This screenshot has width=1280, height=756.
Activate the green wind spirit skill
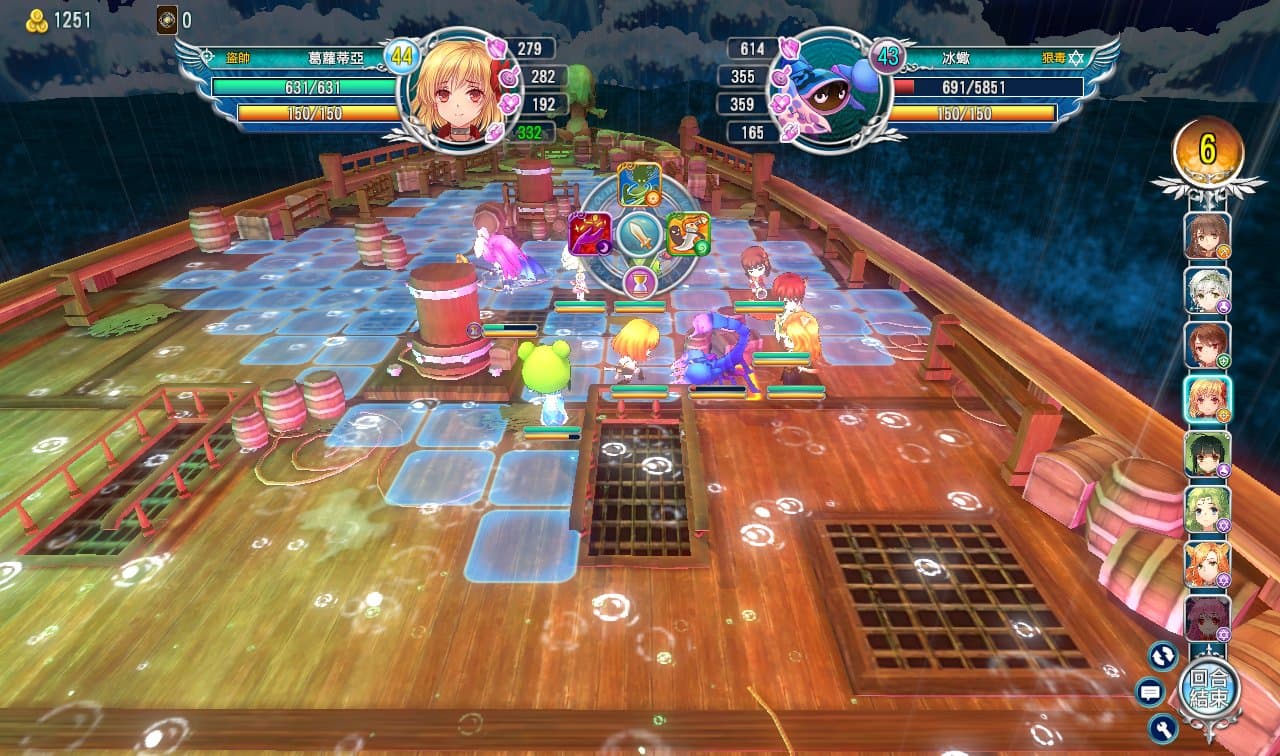637,185
